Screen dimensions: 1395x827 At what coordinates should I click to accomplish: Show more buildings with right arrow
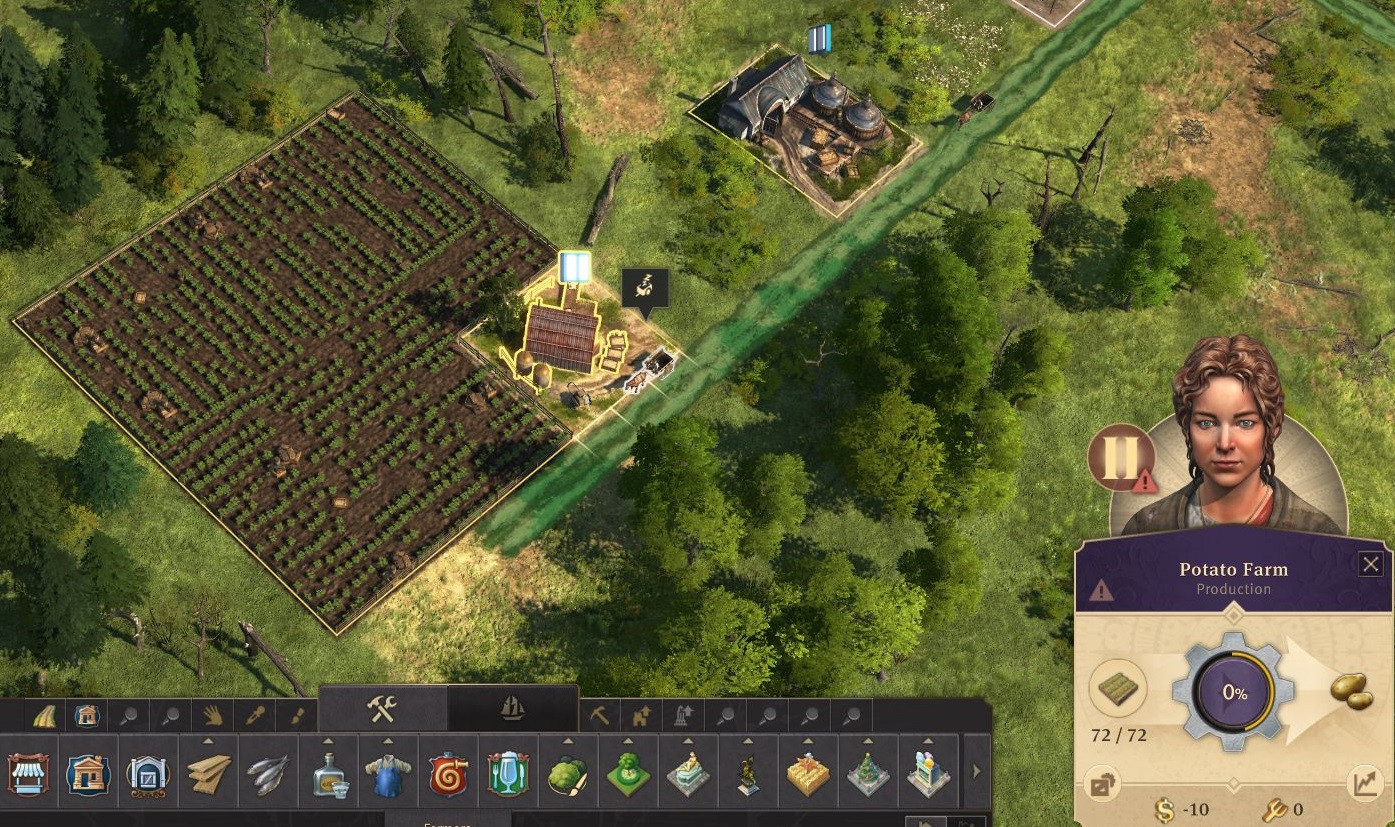(x=976, y=772)
